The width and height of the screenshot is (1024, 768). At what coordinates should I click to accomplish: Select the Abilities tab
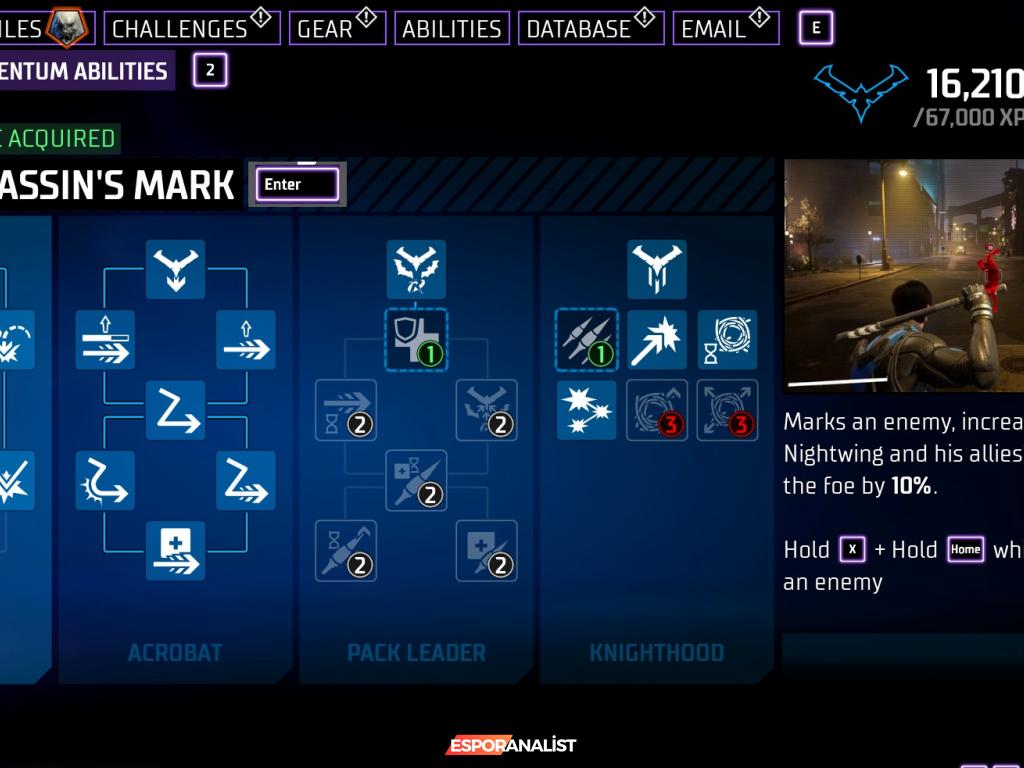[x=451, y=28]
